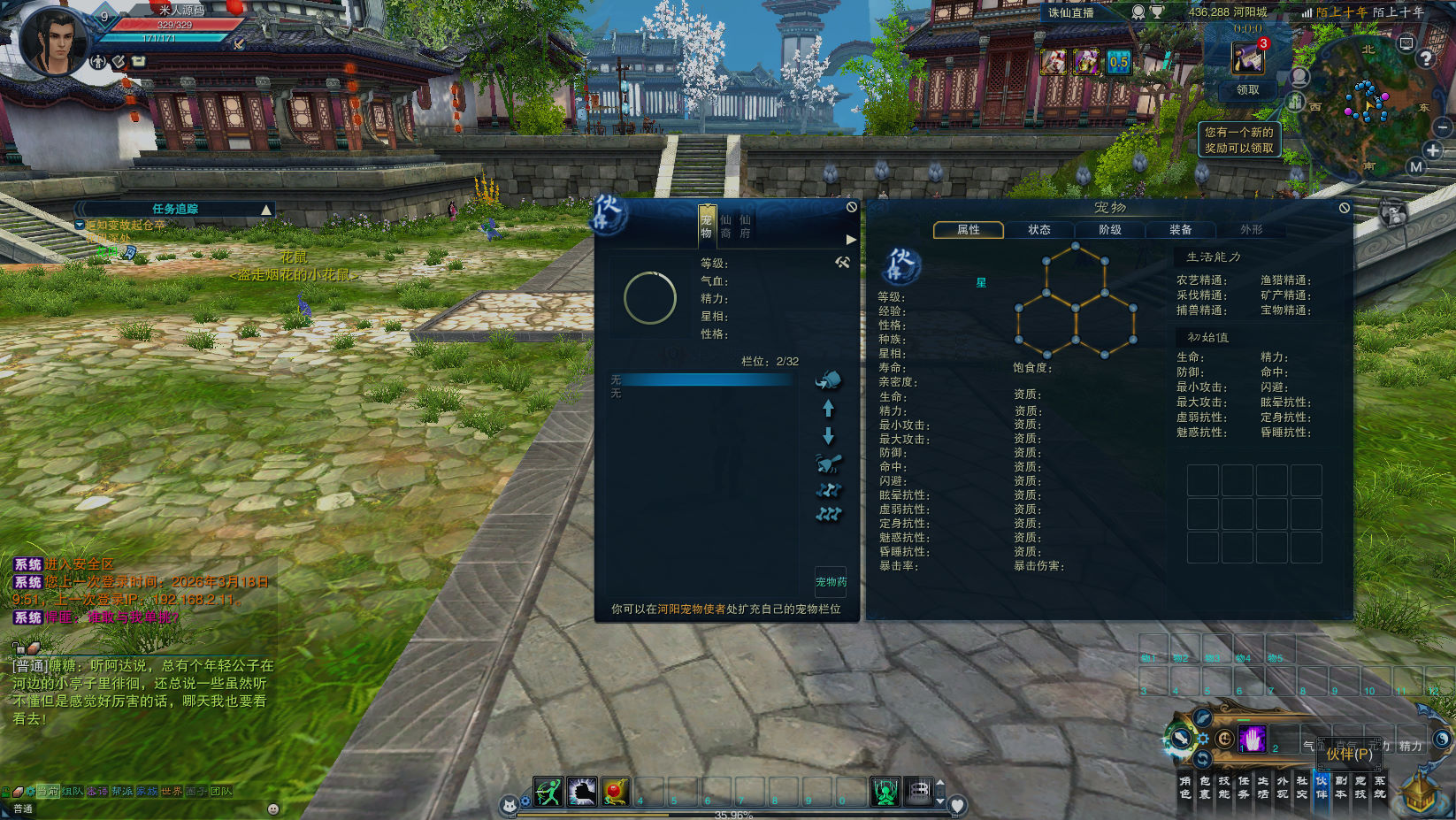Screen dimensions: 1456x820
Task: Open the 阶级 tab
Action: [1109, 230]
